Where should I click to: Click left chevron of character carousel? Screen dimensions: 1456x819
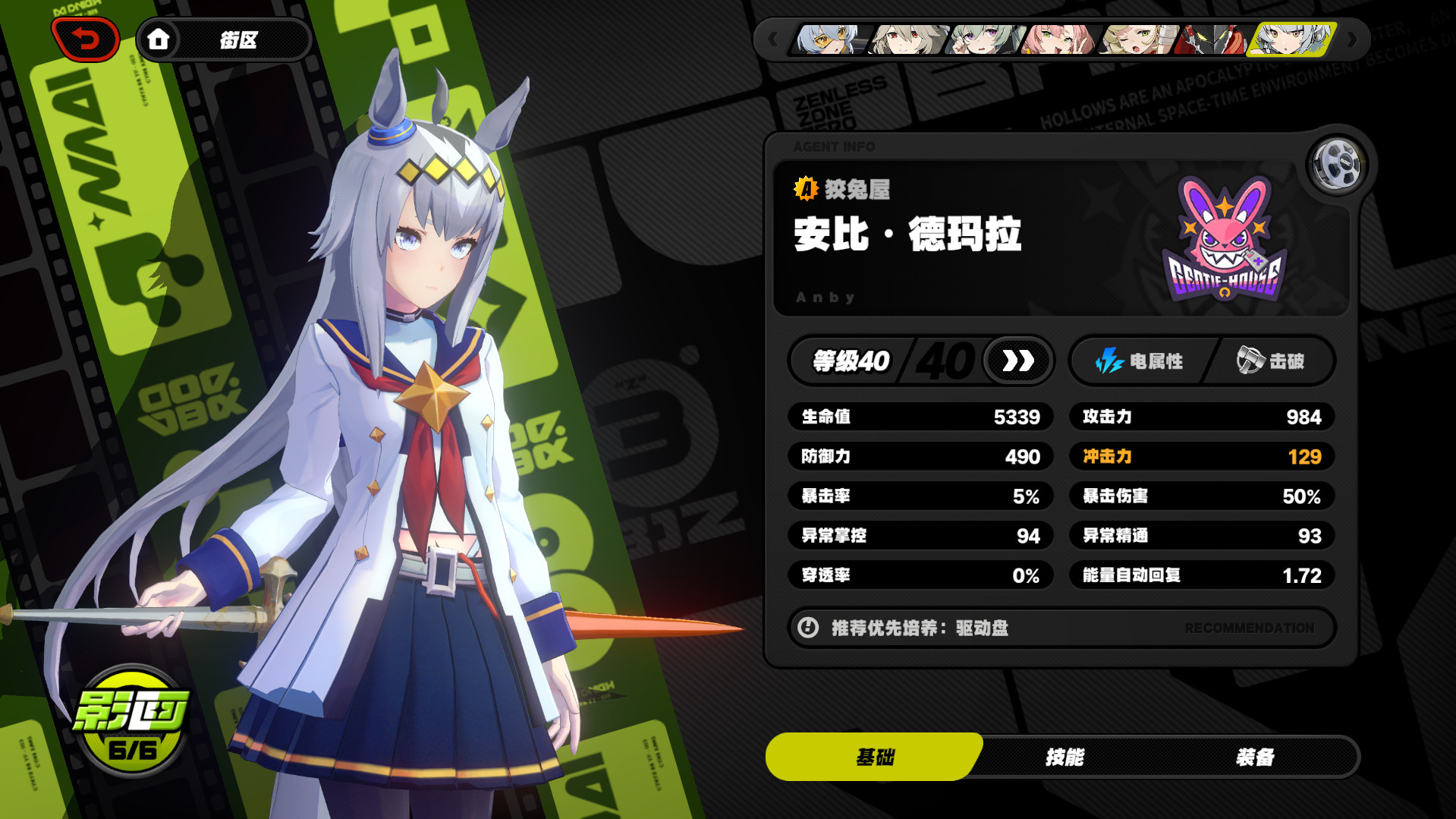[774, 39]
